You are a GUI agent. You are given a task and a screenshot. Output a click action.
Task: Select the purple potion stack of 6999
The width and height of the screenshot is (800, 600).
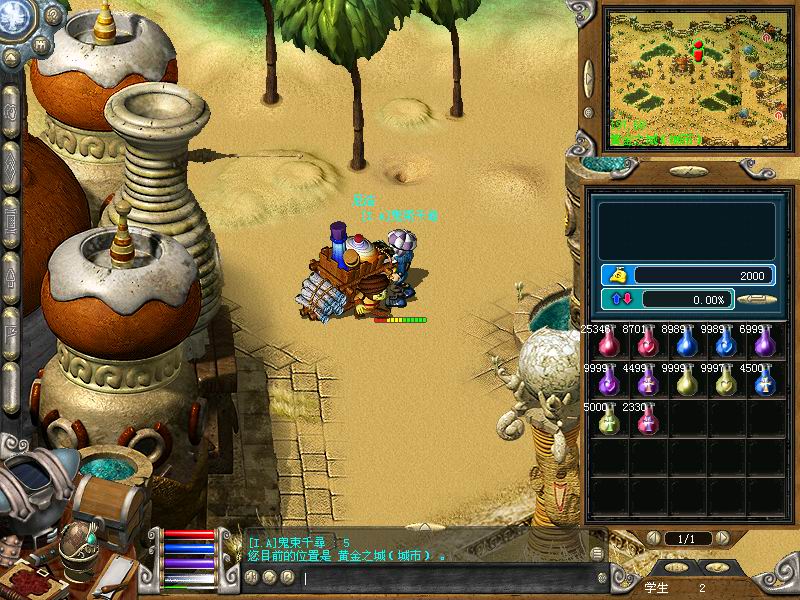(764, 345)
